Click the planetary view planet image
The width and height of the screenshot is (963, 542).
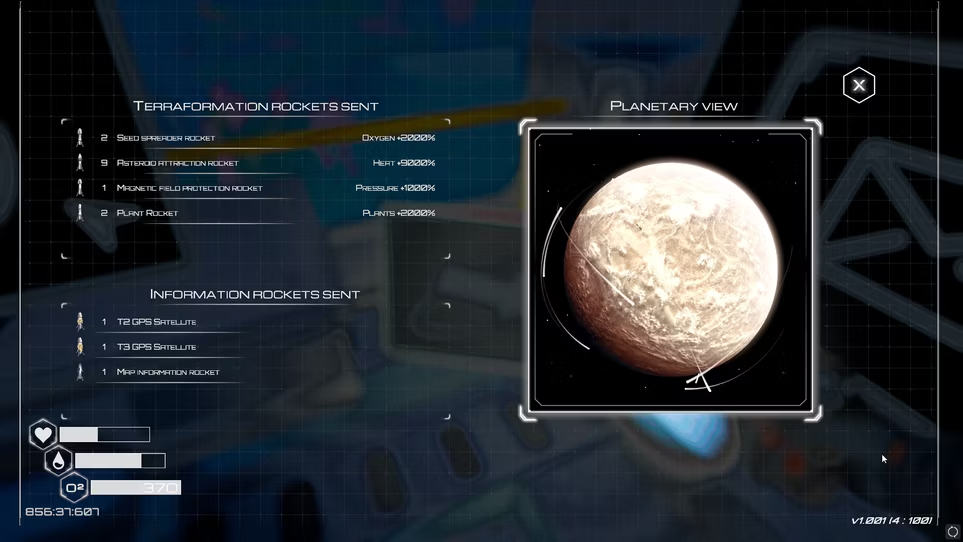click(x=669, y=270)
